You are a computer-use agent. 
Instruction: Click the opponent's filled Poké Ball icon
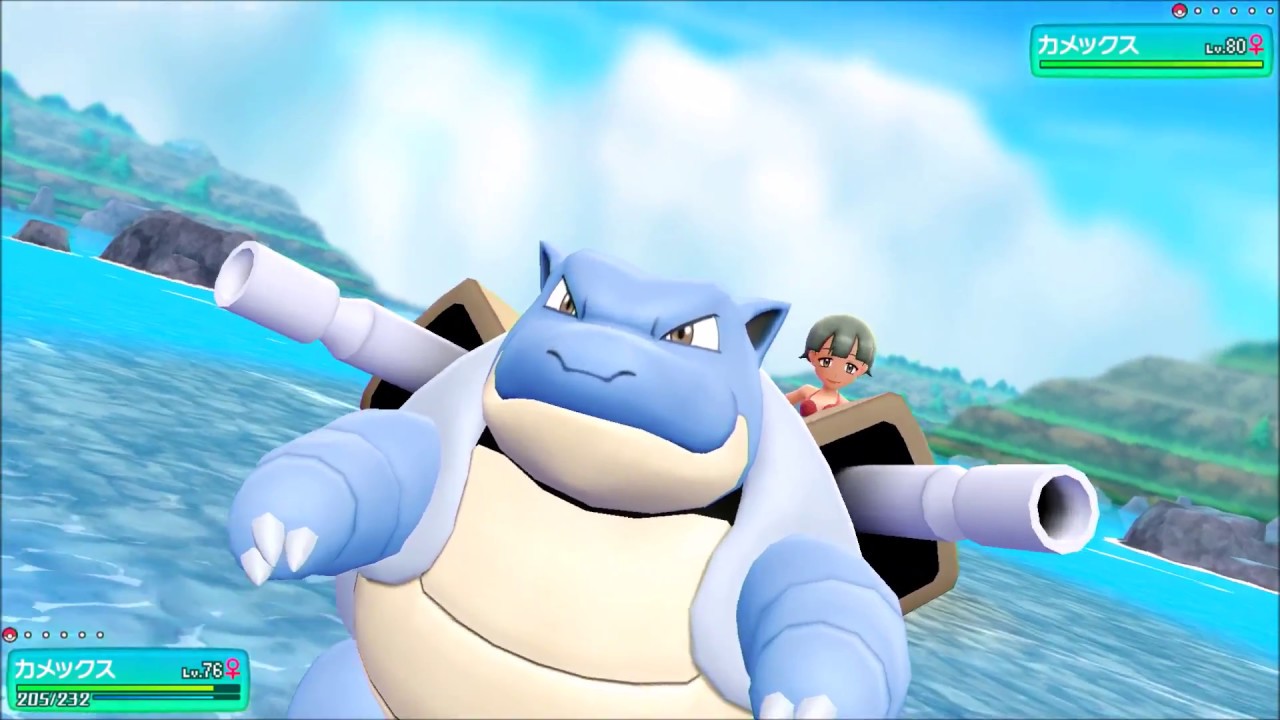pos(1179,11)
